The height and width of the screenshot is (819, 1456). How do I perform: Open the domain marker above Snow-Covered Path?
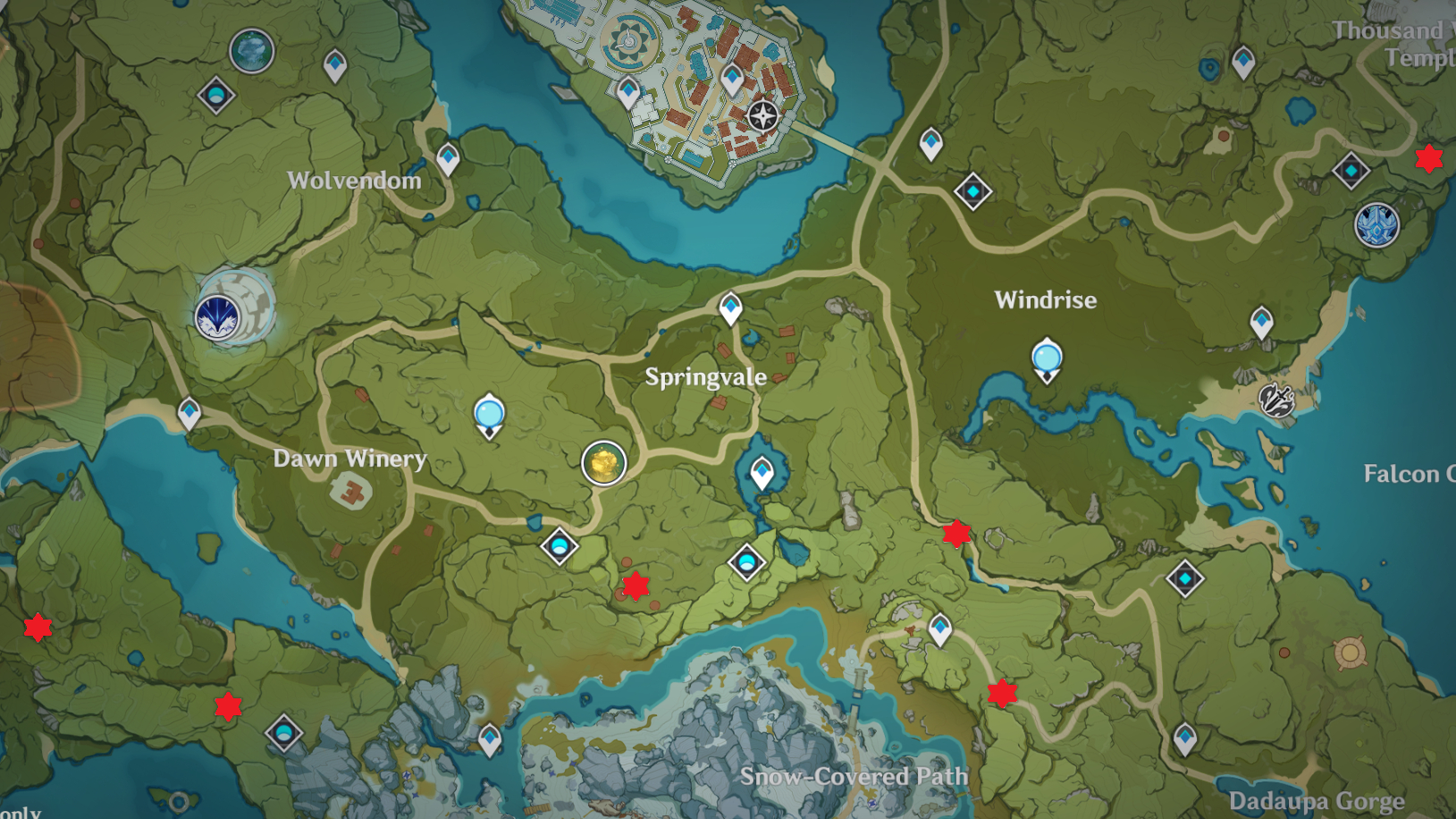pos(746,562)
